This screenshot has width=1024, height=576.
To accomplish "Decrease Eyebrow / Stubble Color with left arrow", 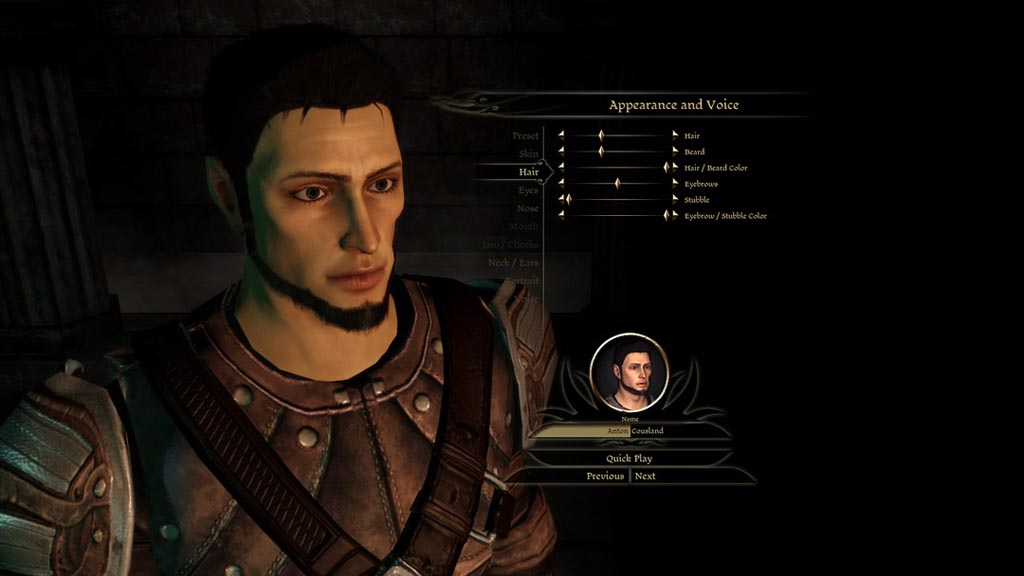I will pos(561,215).
